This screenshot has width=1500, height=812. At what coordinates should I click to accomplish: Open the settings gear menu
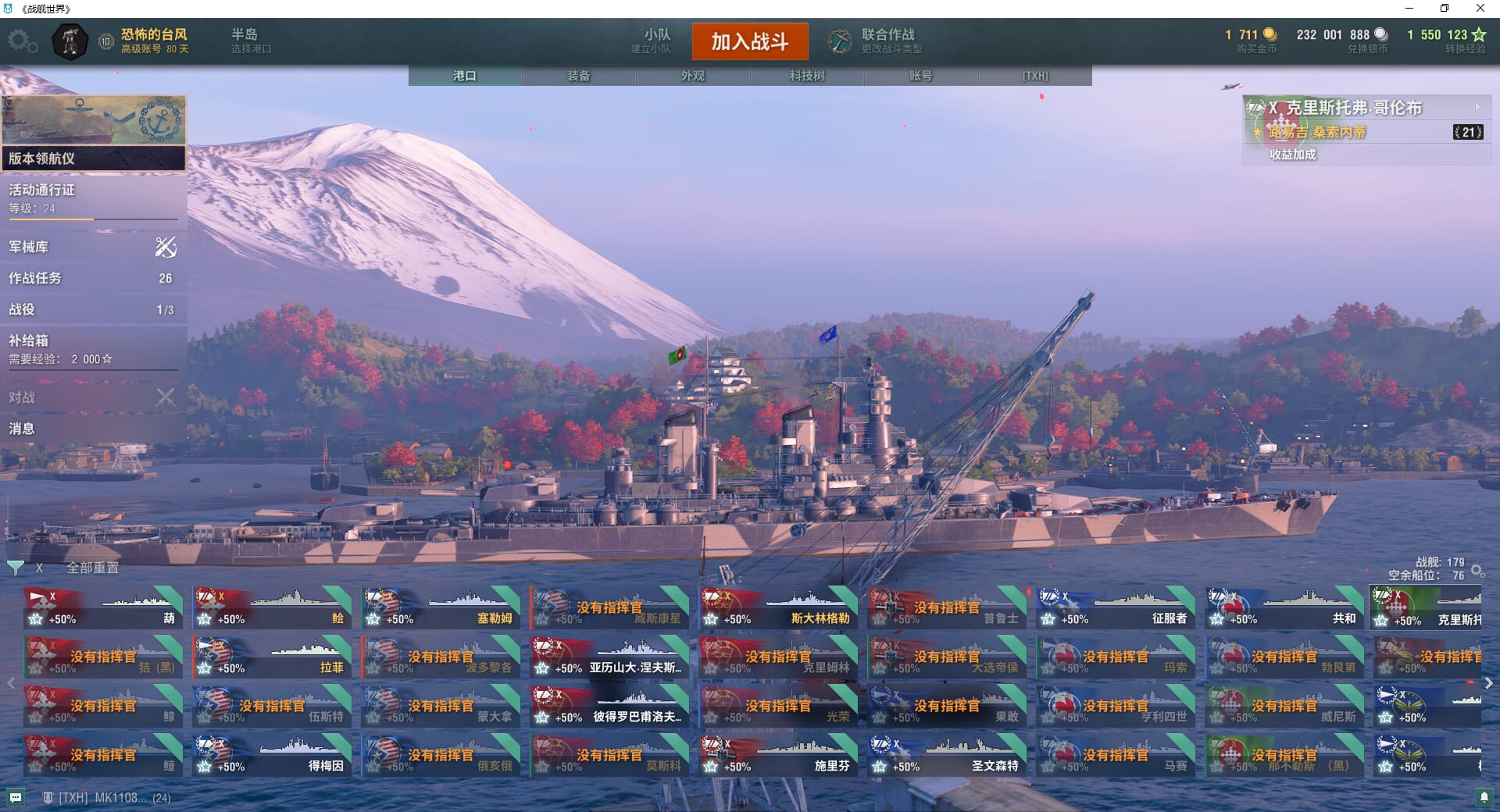coord(22,41)
